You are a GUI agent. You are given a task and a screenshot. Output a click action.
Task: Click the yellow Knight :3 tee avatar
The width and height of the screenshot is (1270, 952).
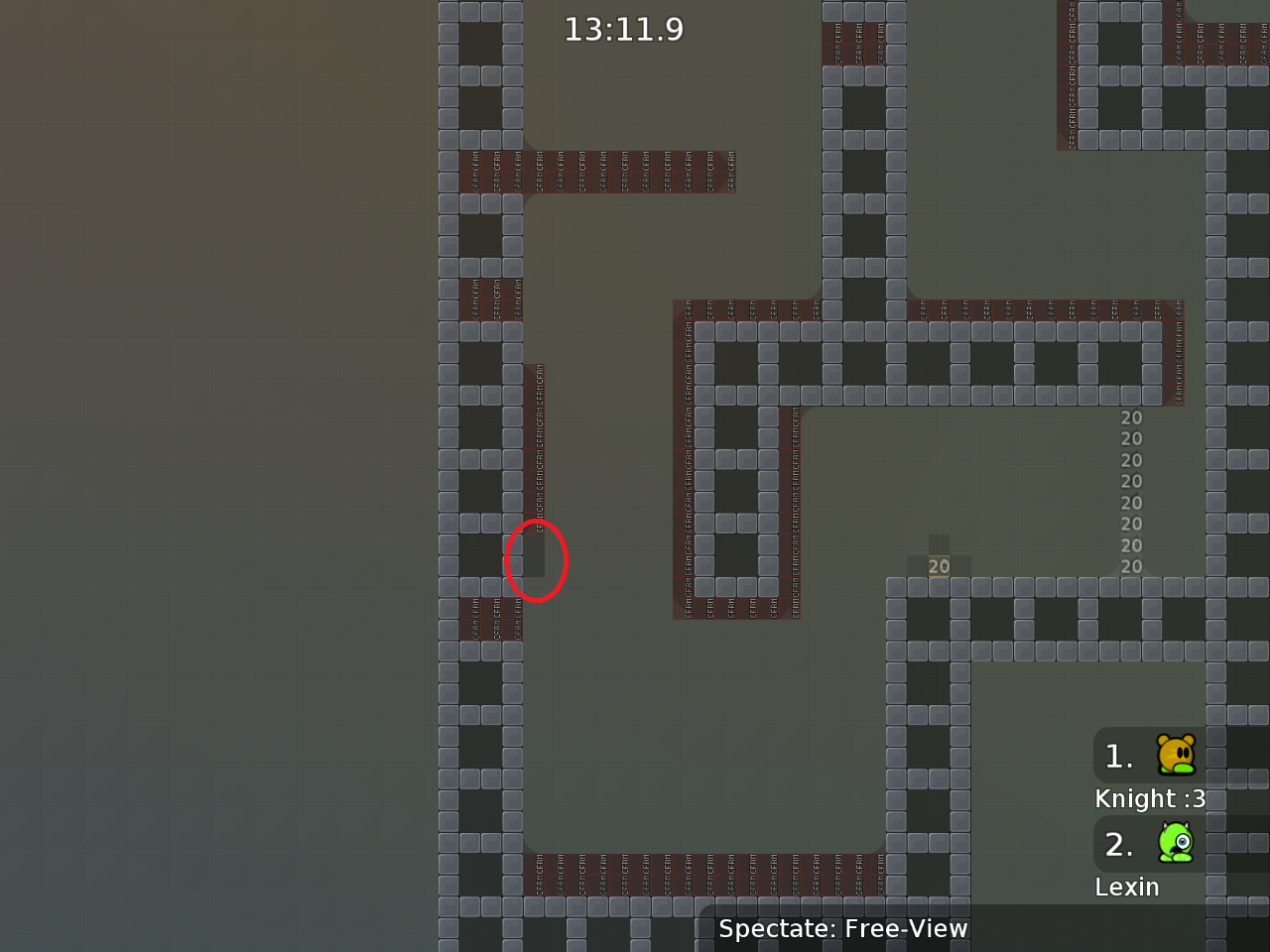(x=1175, y=756)
